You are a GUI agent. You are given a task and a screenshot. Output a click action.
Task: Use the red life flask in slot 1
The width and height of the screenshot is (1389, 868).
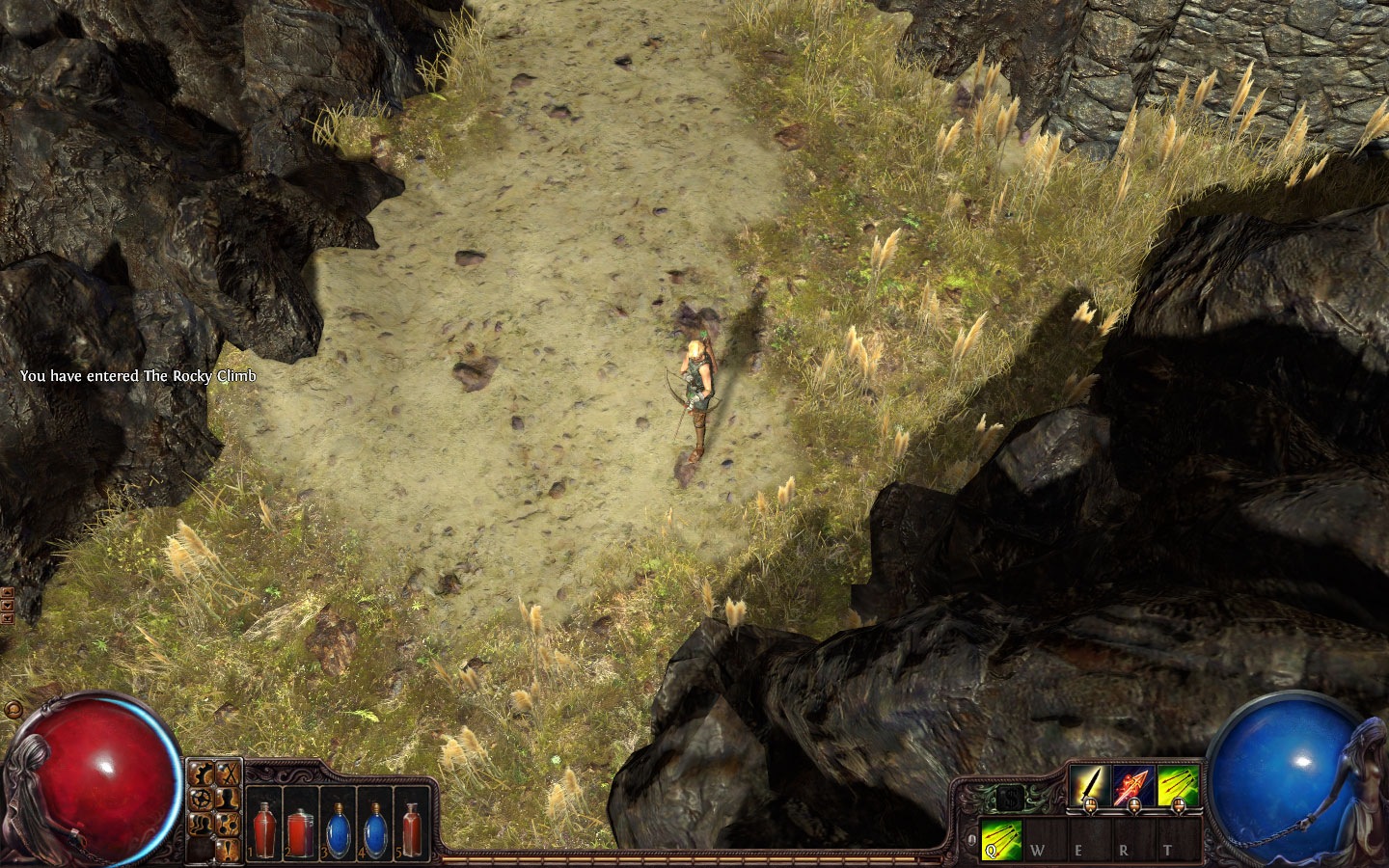(x=263, y=831)
